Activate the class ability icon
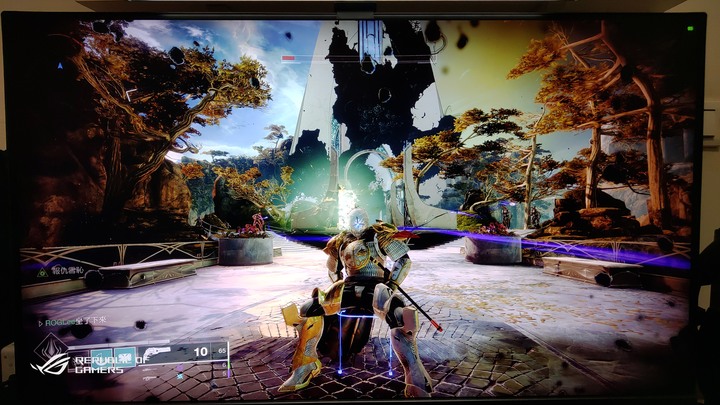 (125, 355)
